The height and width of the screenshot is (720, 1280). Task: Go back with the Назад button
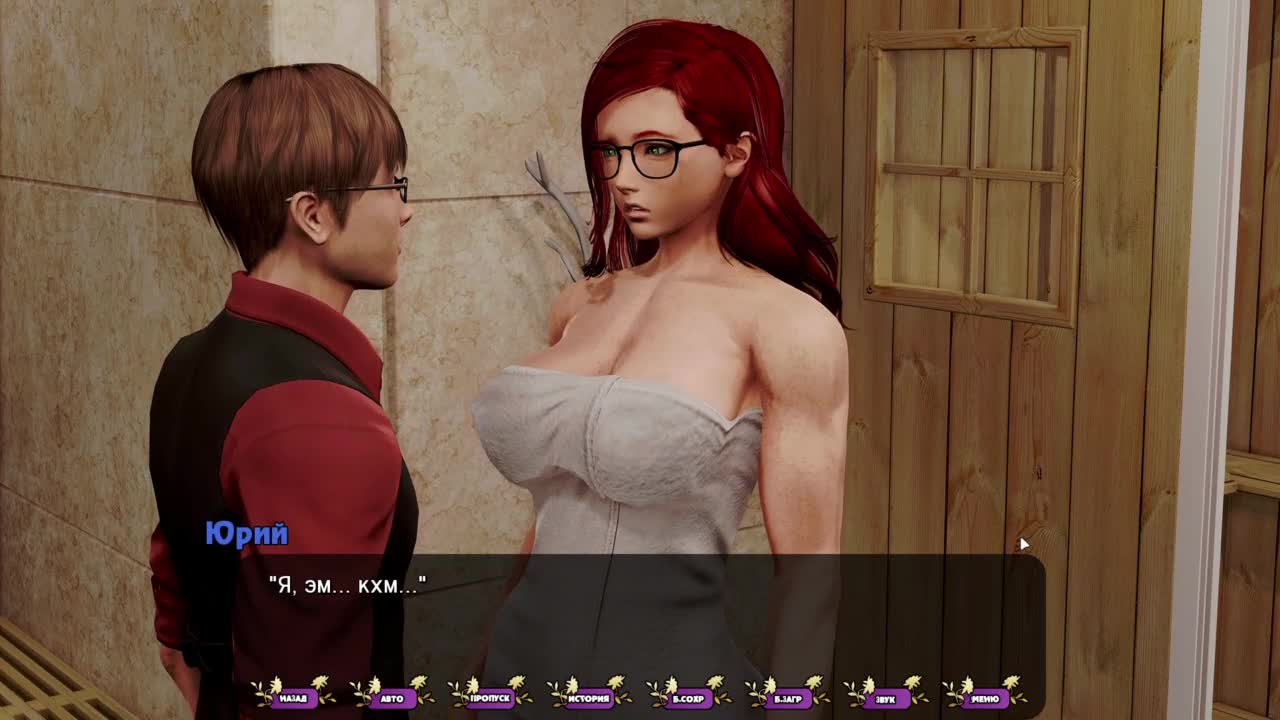(x=293, y=698)
